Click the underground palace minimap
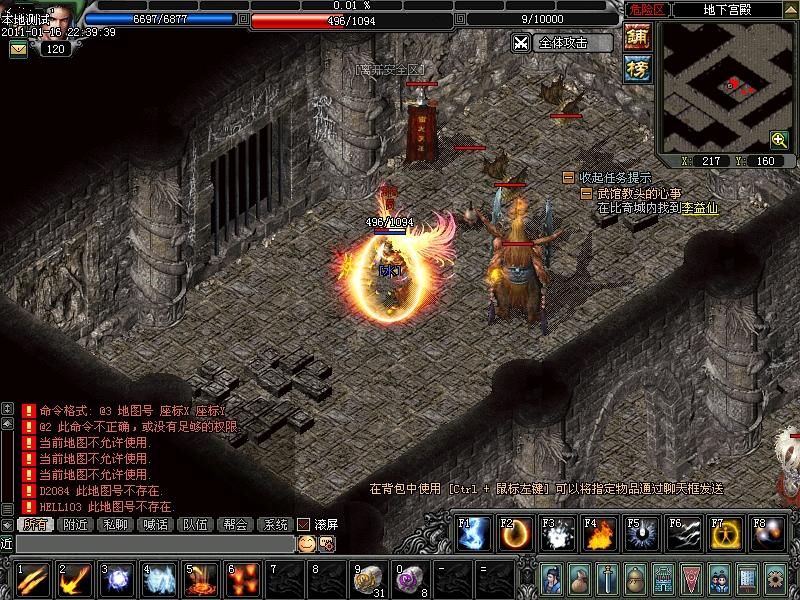Screen dimensions: 800x600 point(725,85)
